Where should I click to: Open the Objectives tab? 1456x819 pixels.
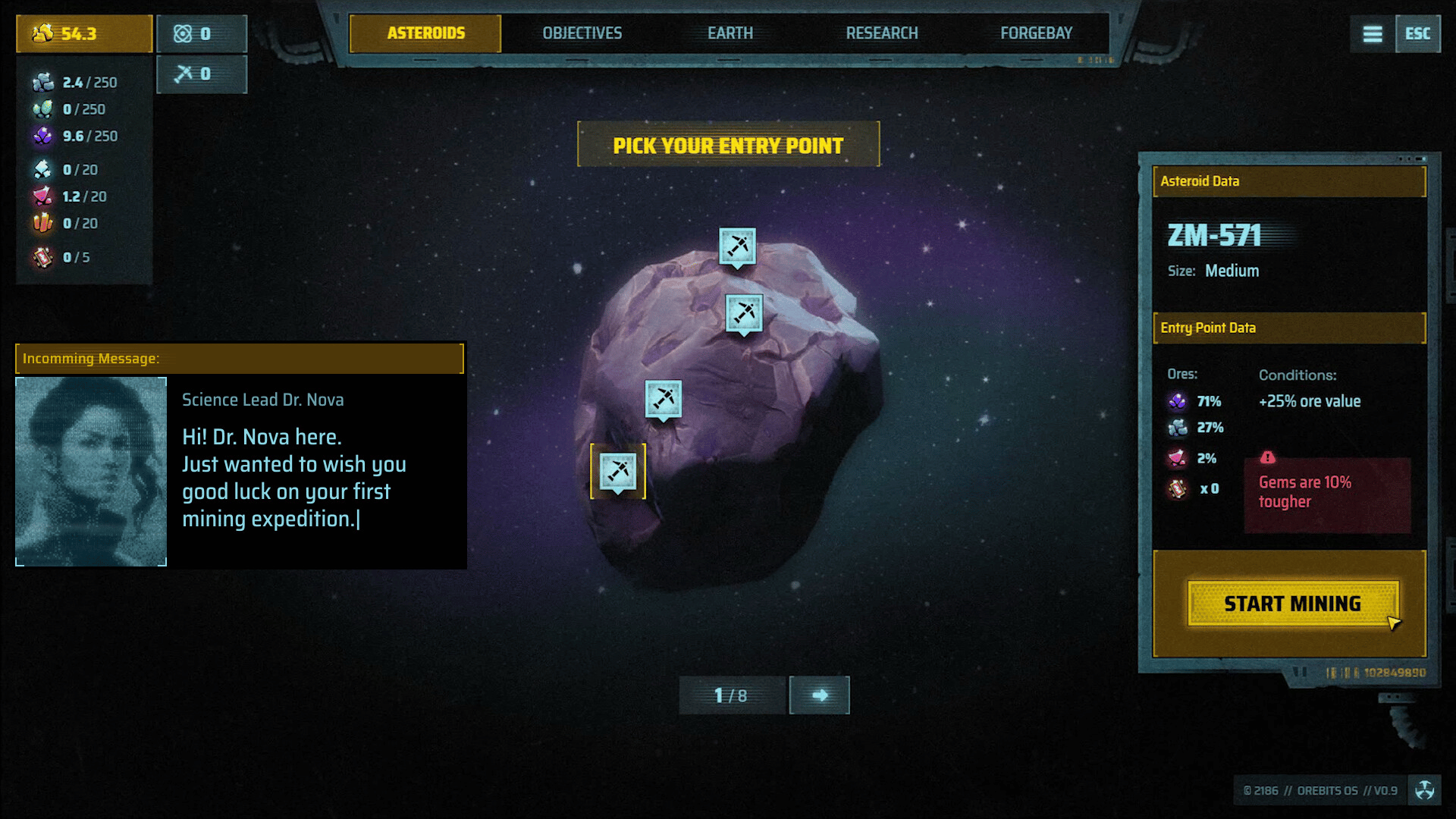[x=582, y=33]
